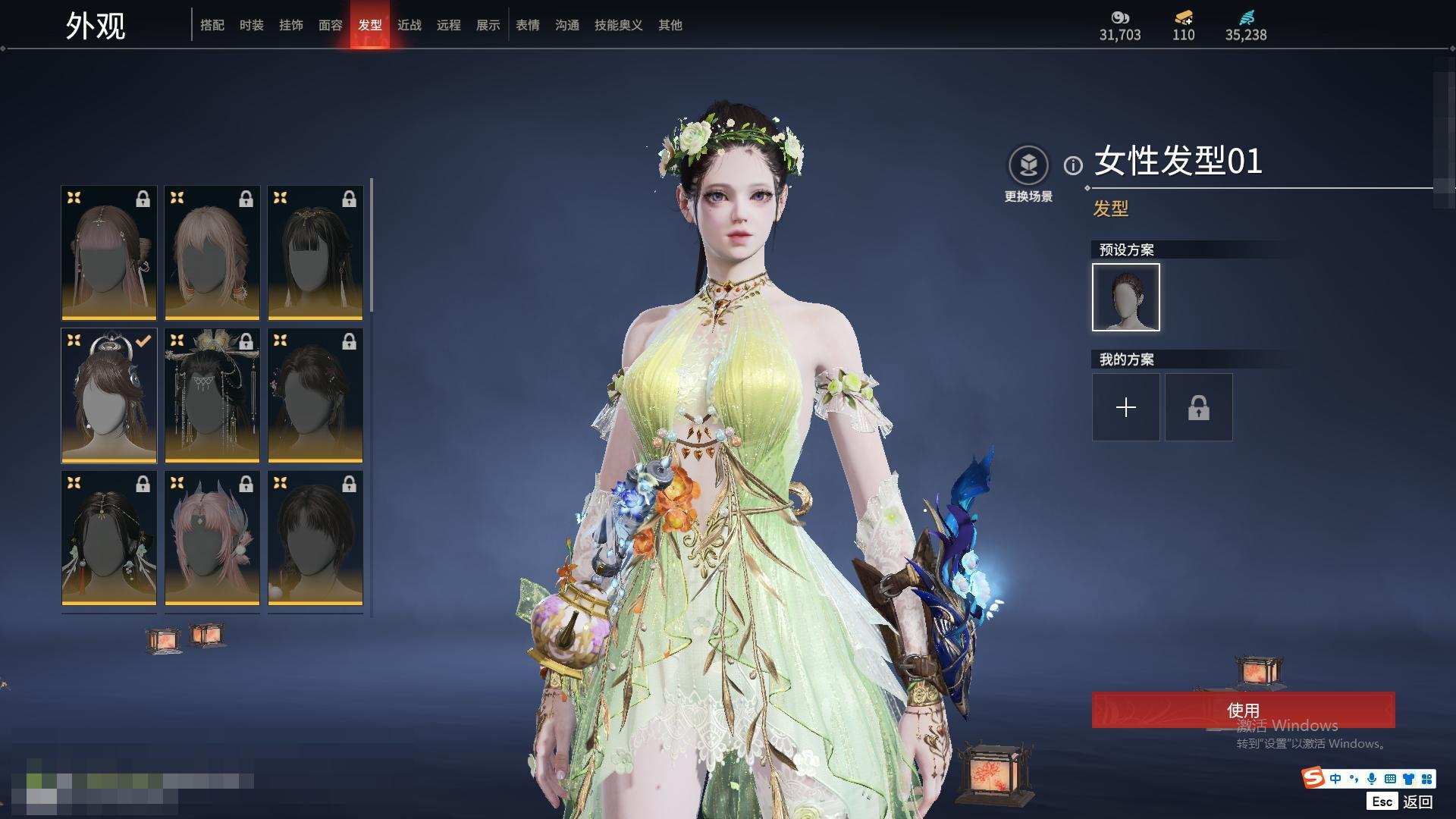Screen dimensions: 1456x819
Task: Switch to the 远程 tab
Action: coord(448,25)
